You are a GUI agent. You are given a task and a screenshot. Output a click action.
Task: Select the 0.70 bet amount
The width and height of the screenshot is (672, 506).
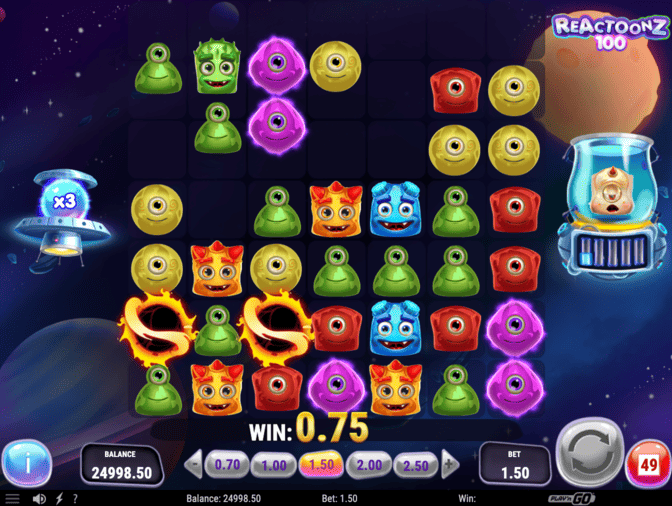pos(228,464)
